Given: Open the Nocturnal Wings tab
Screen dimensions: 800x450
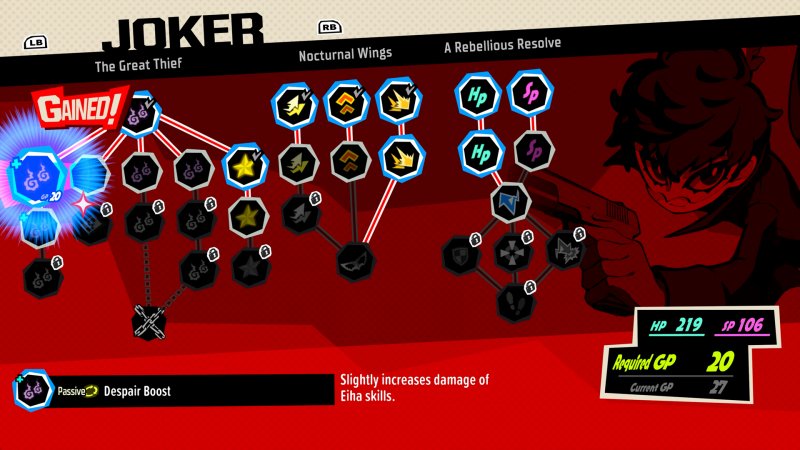Looking at the screenshot, I should (345, 54).
